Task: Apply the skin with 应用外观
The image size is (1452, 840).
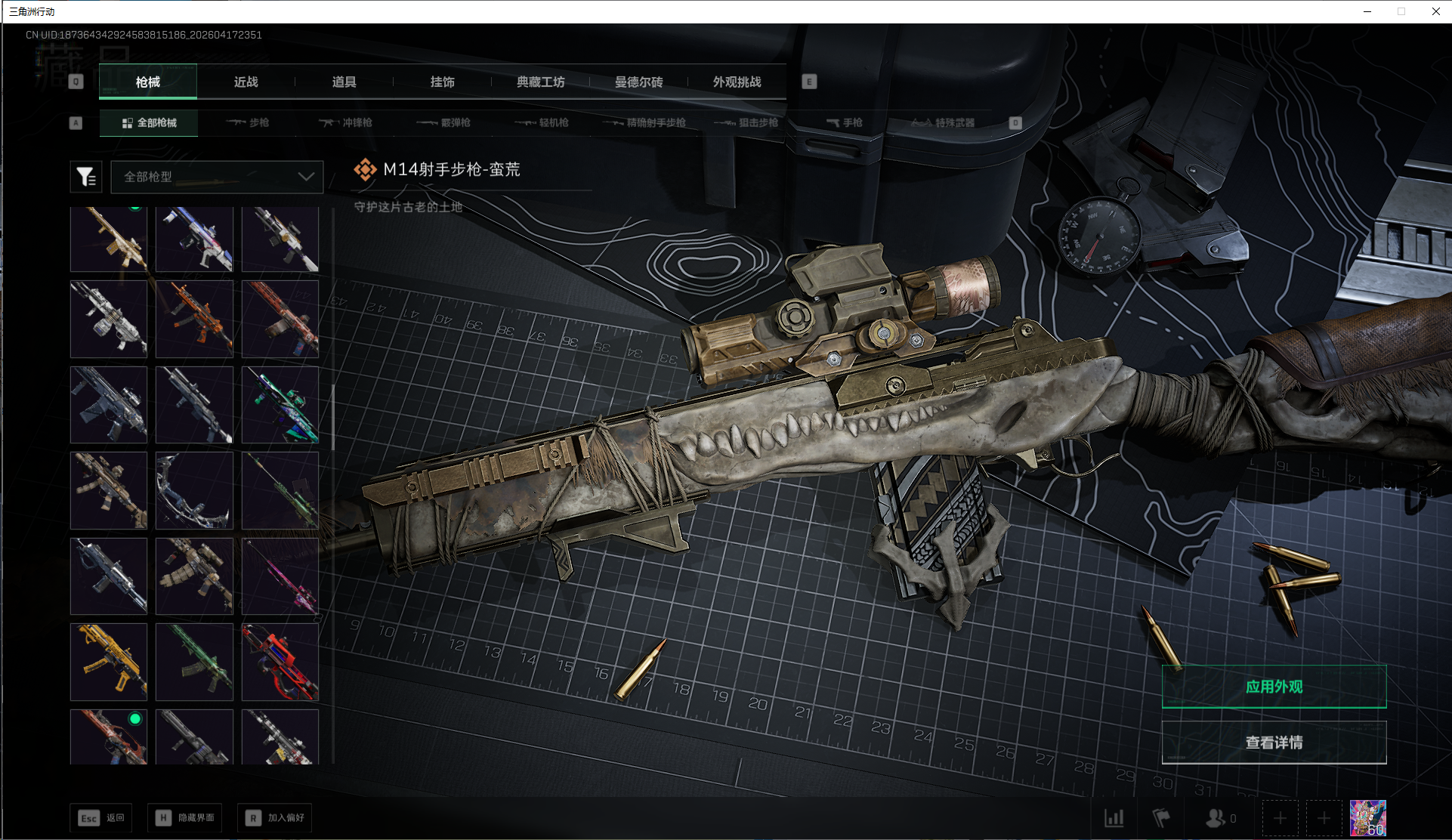Action: click(1274, 687)
